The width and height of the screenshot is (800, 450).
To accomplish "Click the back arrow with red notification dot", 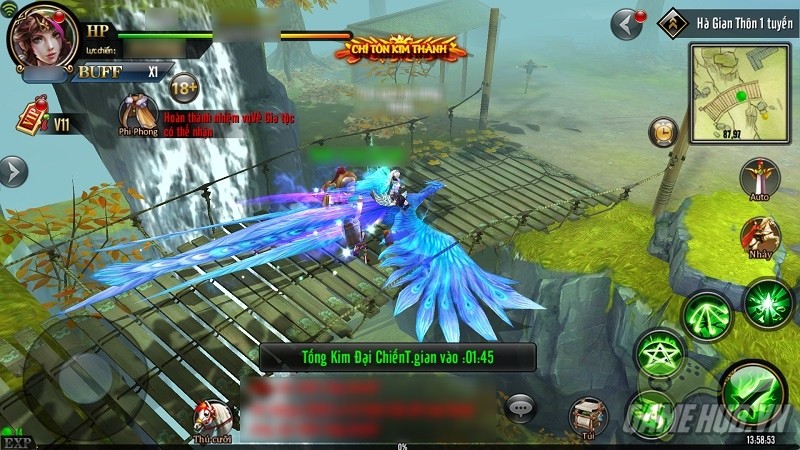I will click(x=627, y=21).
